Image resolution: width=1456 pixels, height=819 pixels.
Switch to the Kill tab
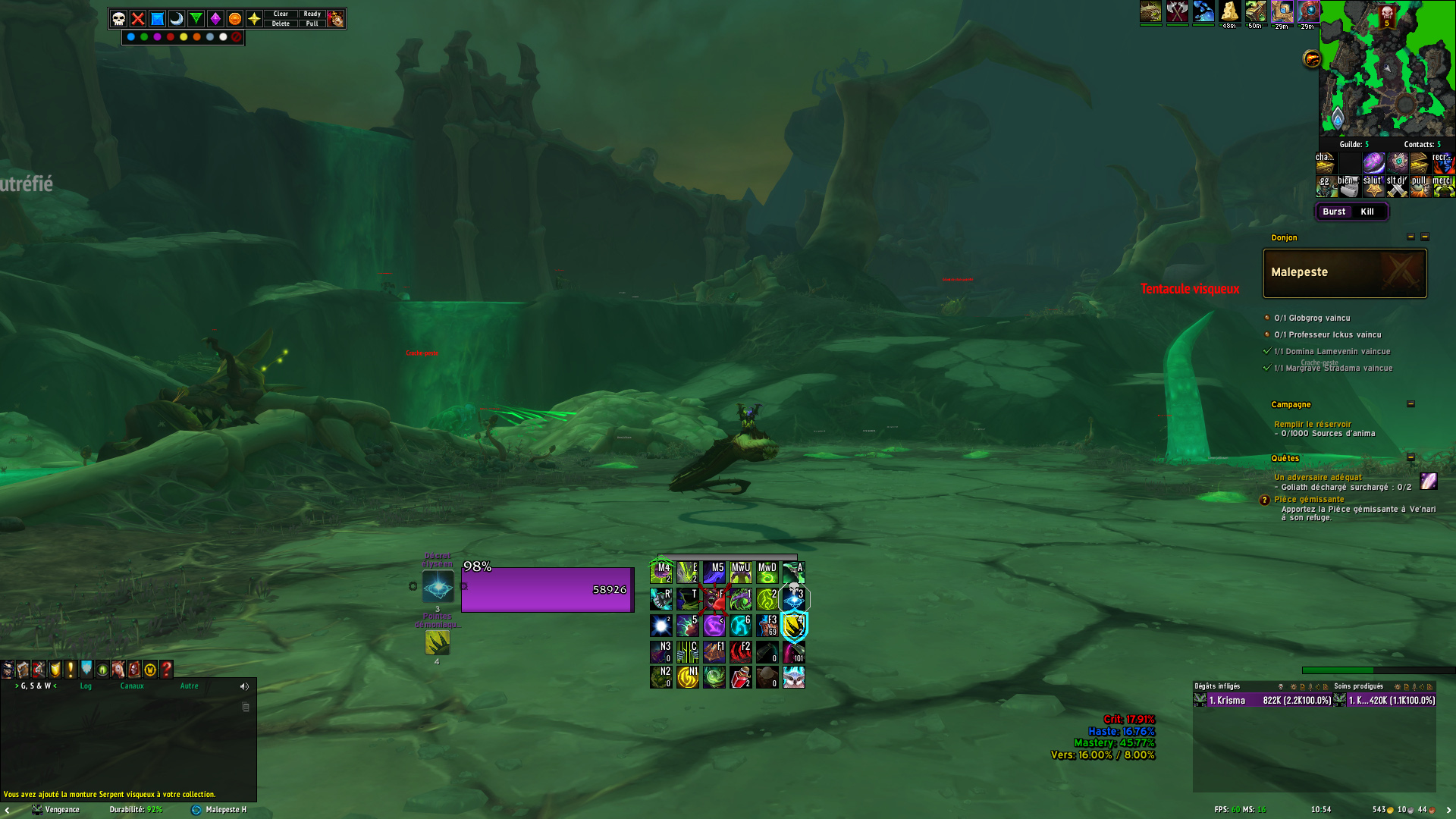click(1367, 212)
